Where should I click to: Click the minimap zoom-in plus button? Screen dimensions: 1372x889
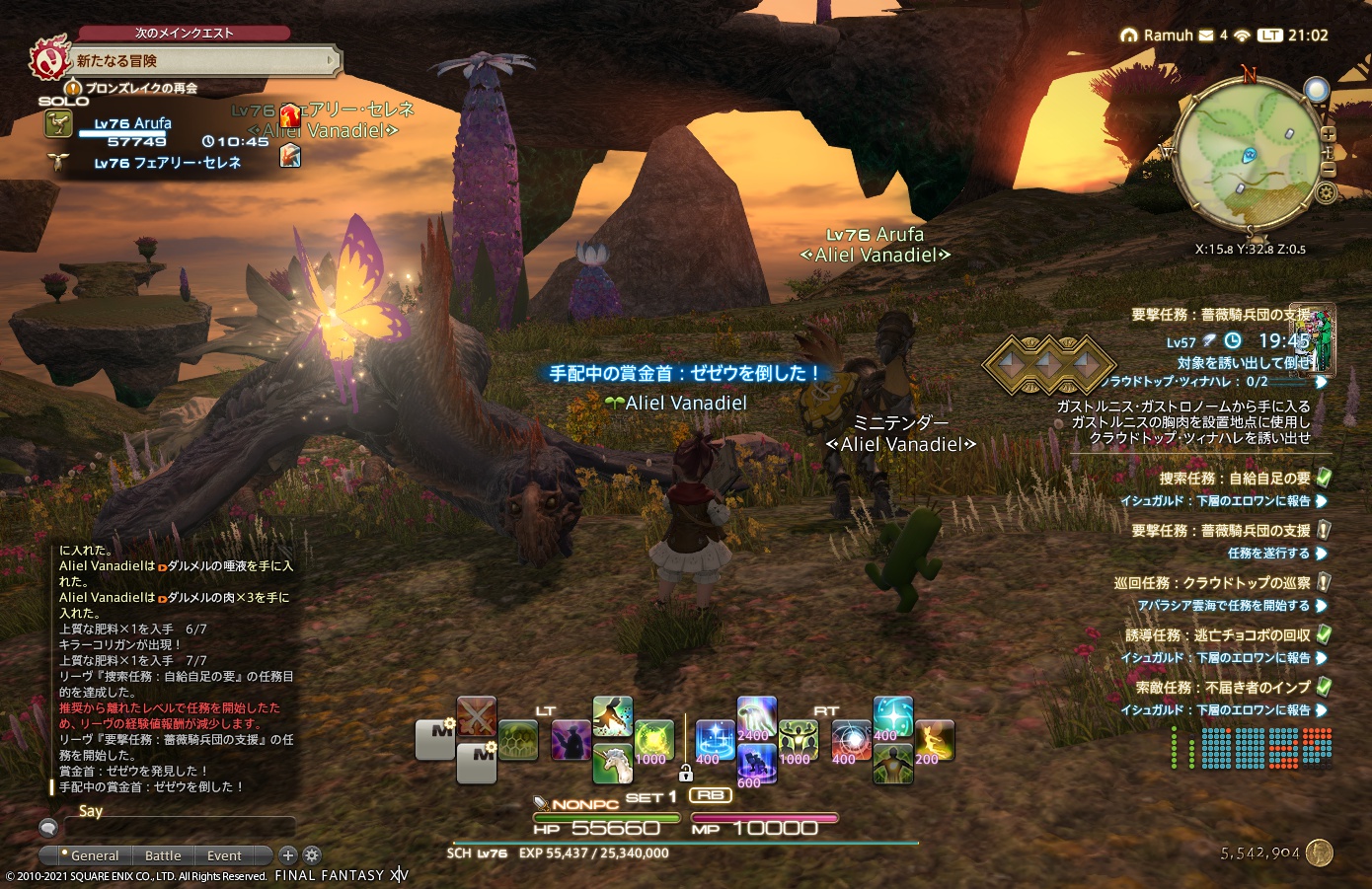[x=1327, y=134]
